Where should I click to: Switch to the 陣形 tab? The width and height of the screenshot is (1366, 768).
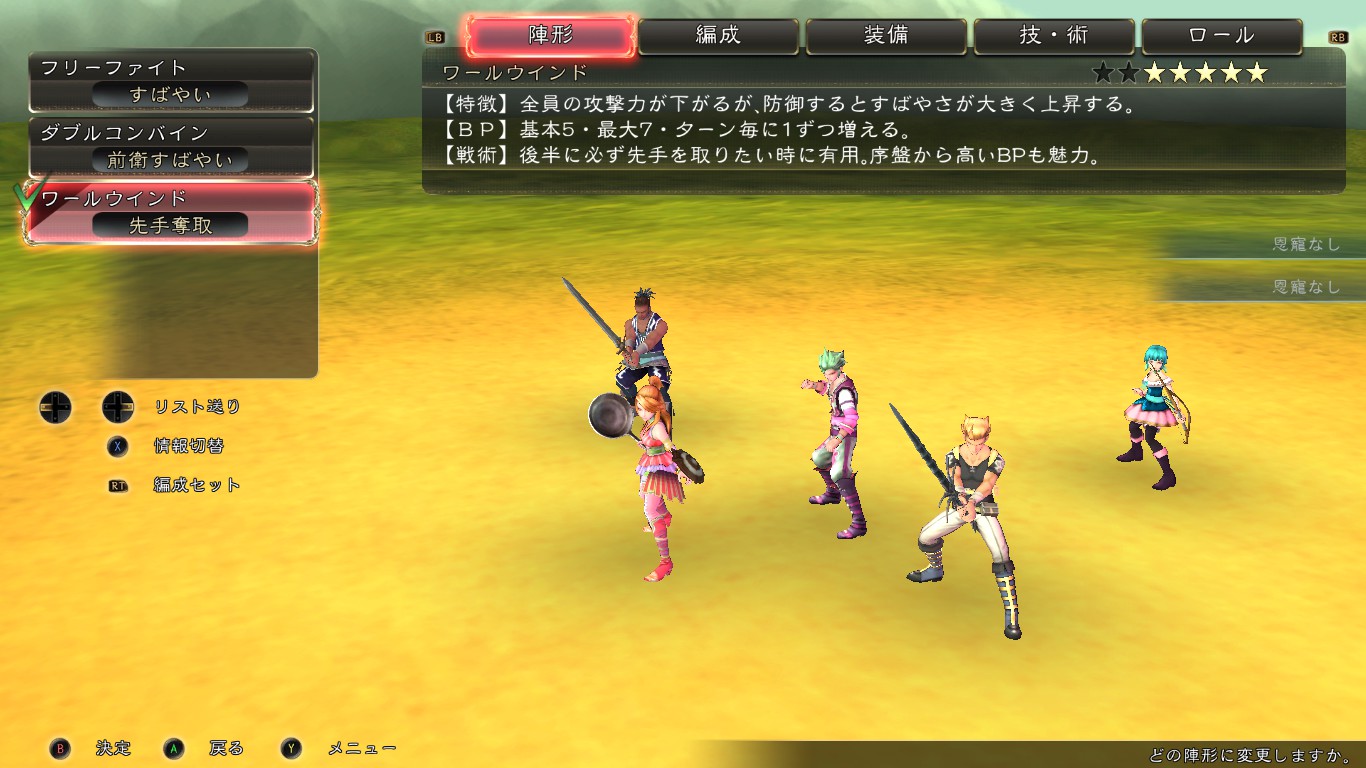tap(551, 36)
